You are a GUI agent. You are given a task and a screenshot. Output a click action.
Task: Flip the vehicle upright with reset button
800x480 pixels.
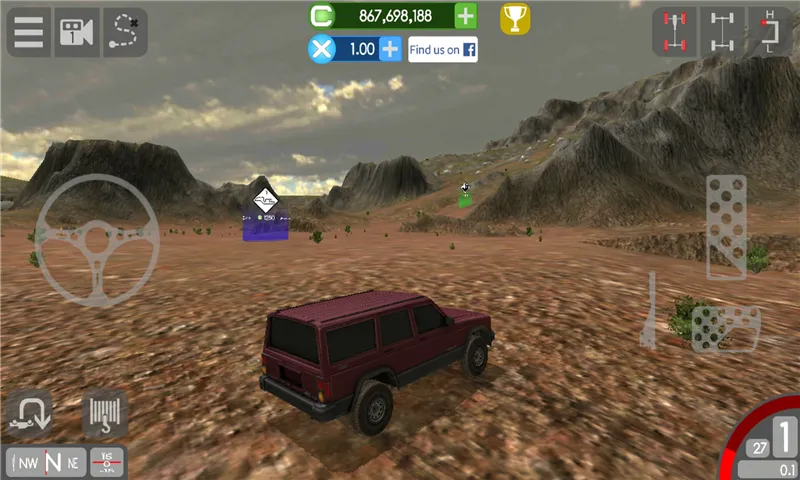point(29,414)
